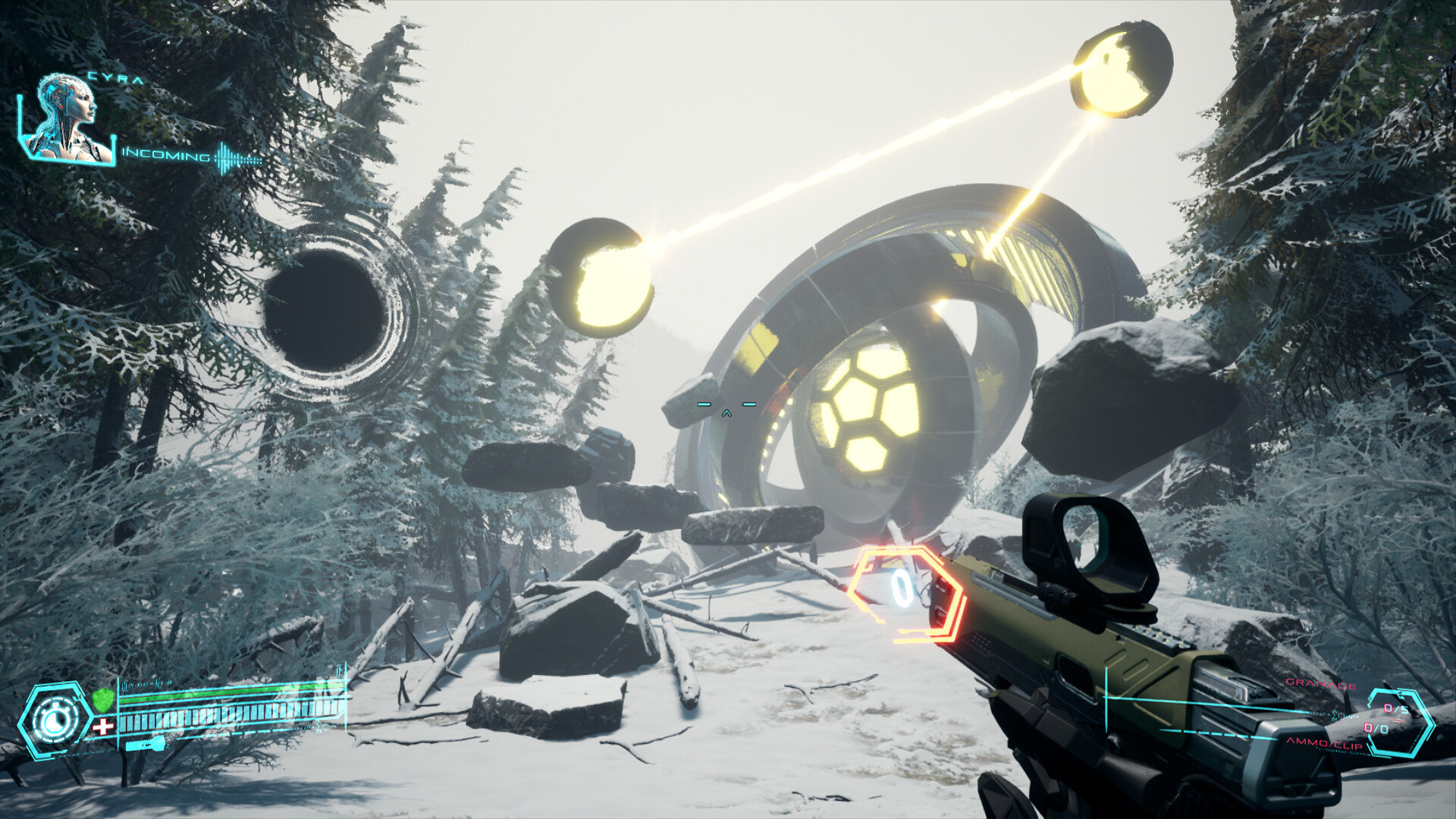Image resolution: width=1456 pixels, height=819 pixels.
Task: Click the 0/0 ammo counter
Action: [x=1376, y=729]
